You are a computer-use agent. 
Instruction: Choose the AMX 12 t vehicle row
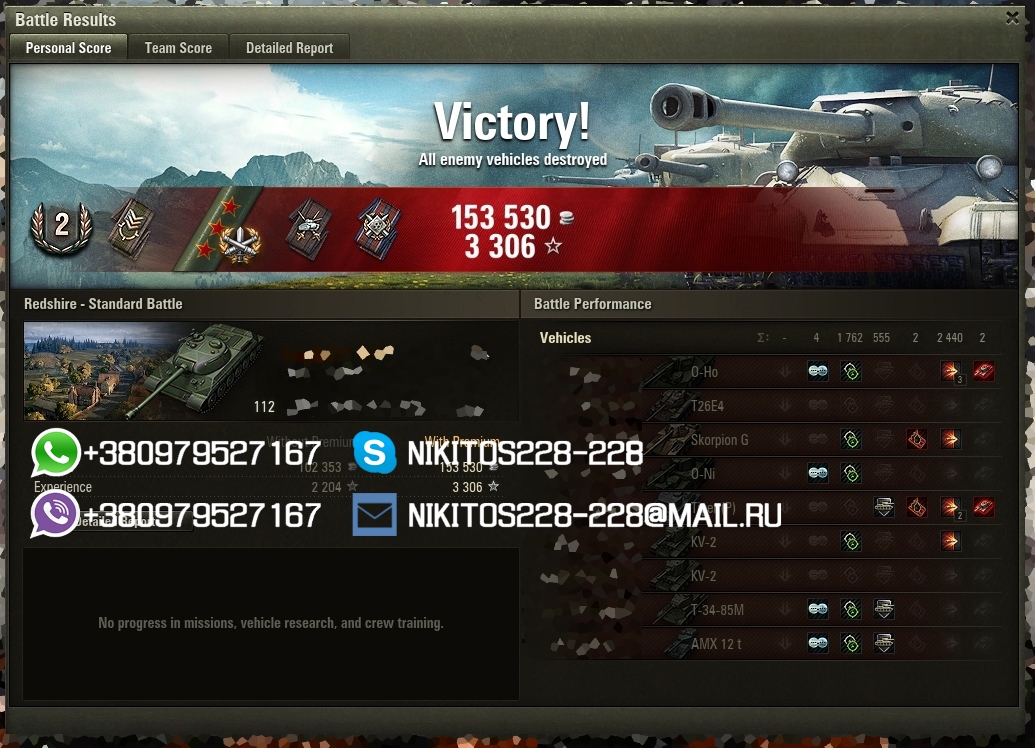click(716, 644)
